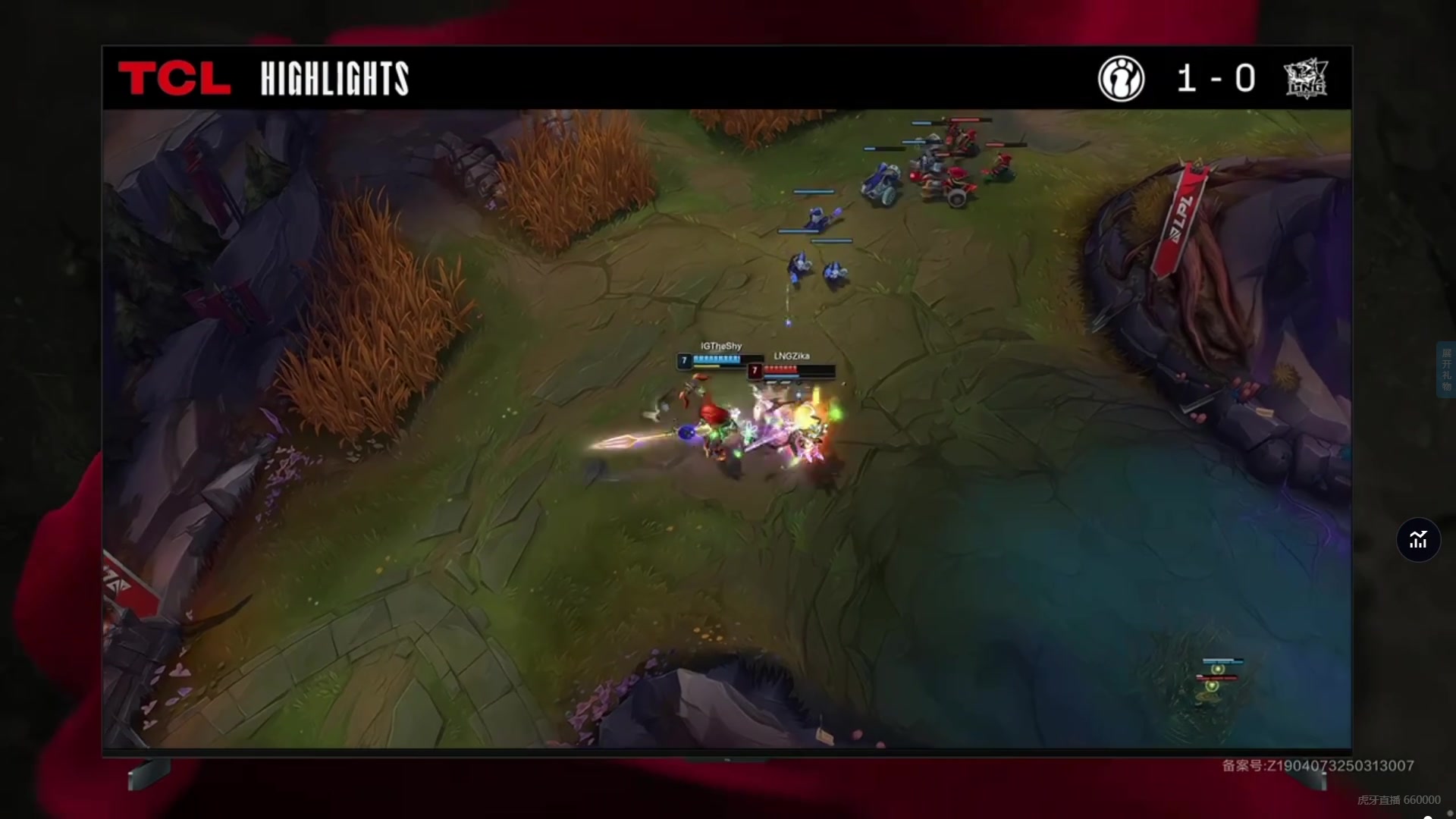1456x819 pixels.
Task: Open the round stats chart button
Action: point(1418,540)
